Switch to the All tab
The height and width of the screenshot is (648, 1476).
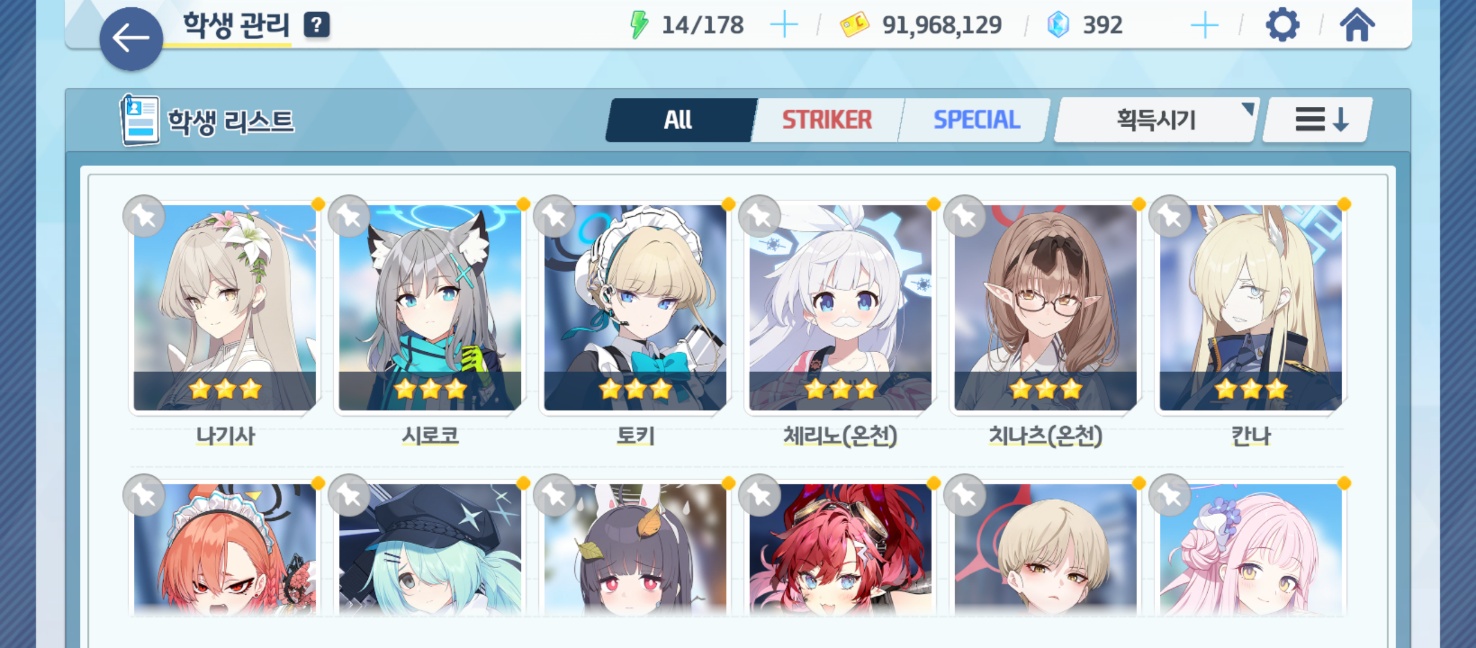tap(678, 120)
